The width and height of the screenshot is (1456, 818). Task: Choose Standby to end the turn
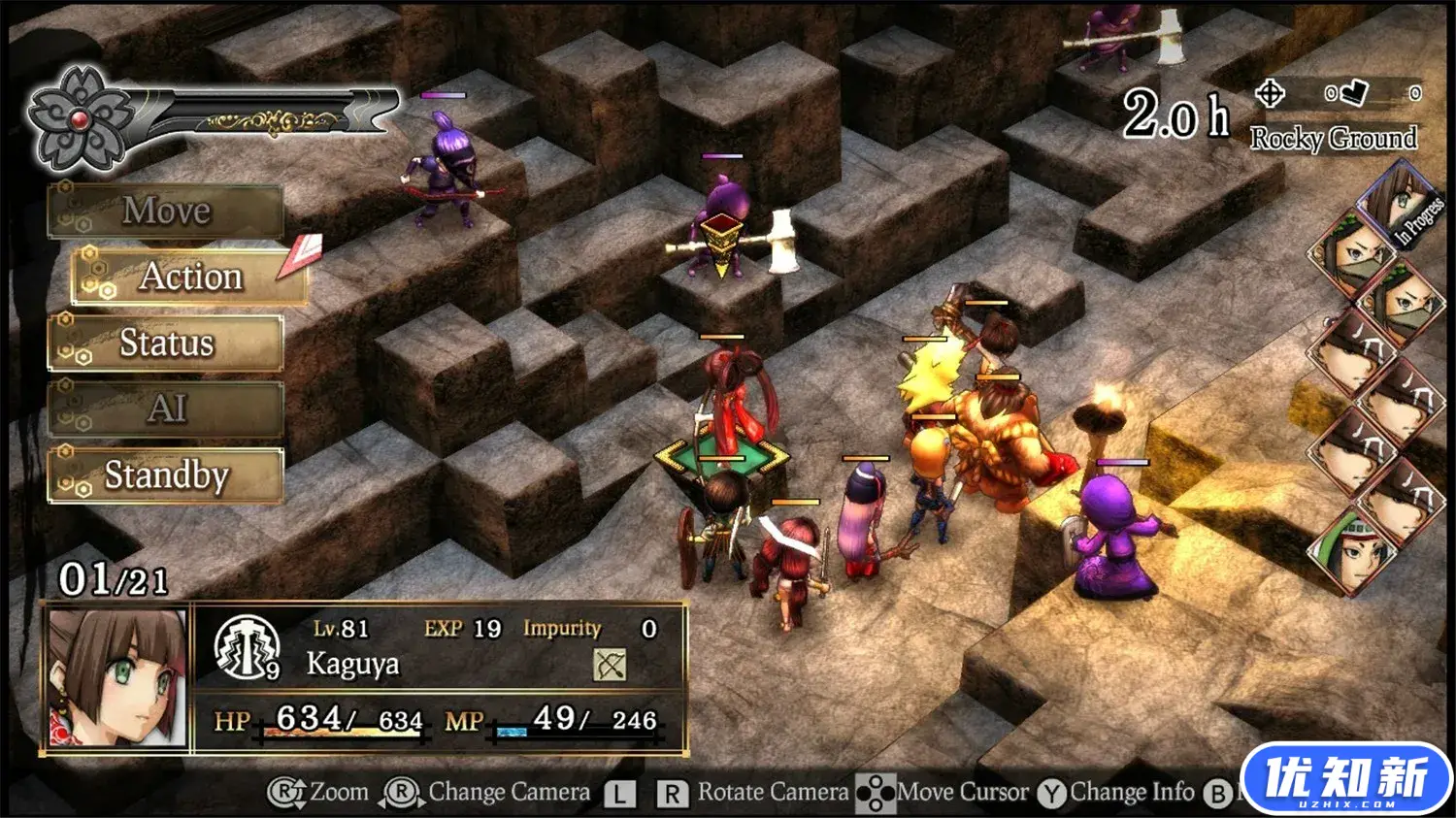[x=166, y=475]
